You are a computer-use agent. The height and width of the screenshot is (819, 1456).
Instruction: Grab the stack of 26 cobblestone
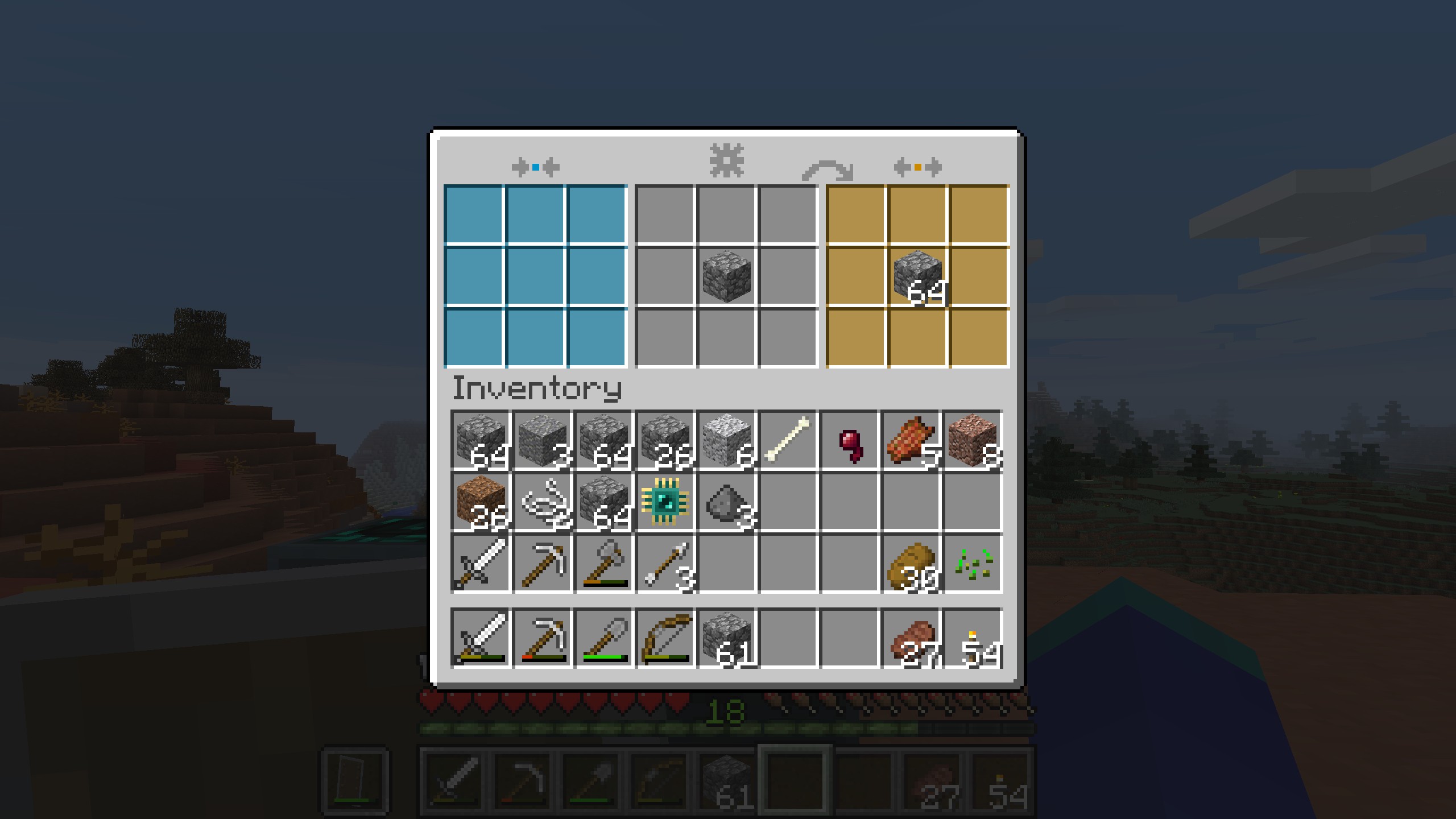[665, 441]
